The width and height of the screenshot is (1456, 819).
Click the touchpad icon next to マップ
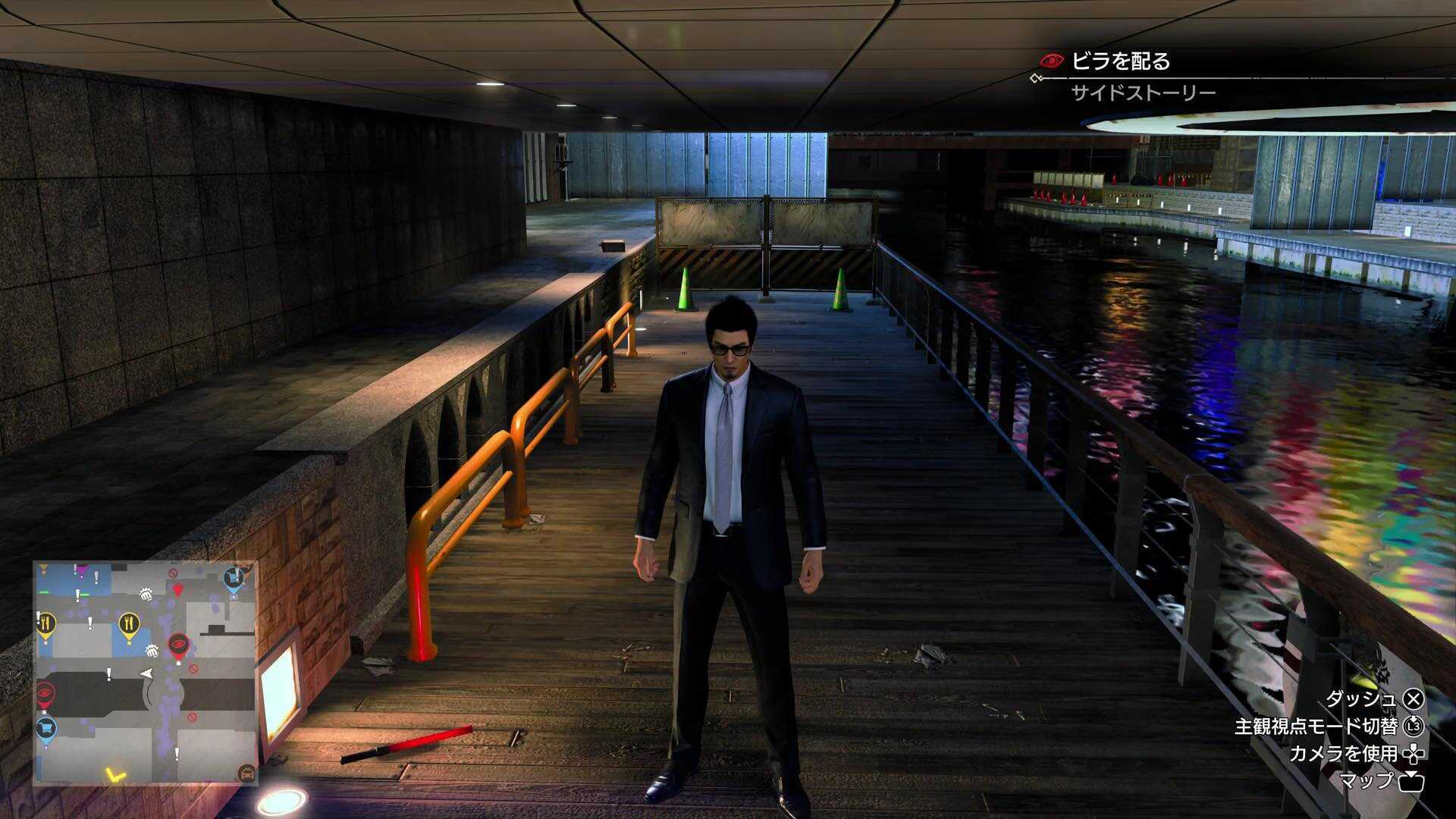click(x=1411, y=783)
